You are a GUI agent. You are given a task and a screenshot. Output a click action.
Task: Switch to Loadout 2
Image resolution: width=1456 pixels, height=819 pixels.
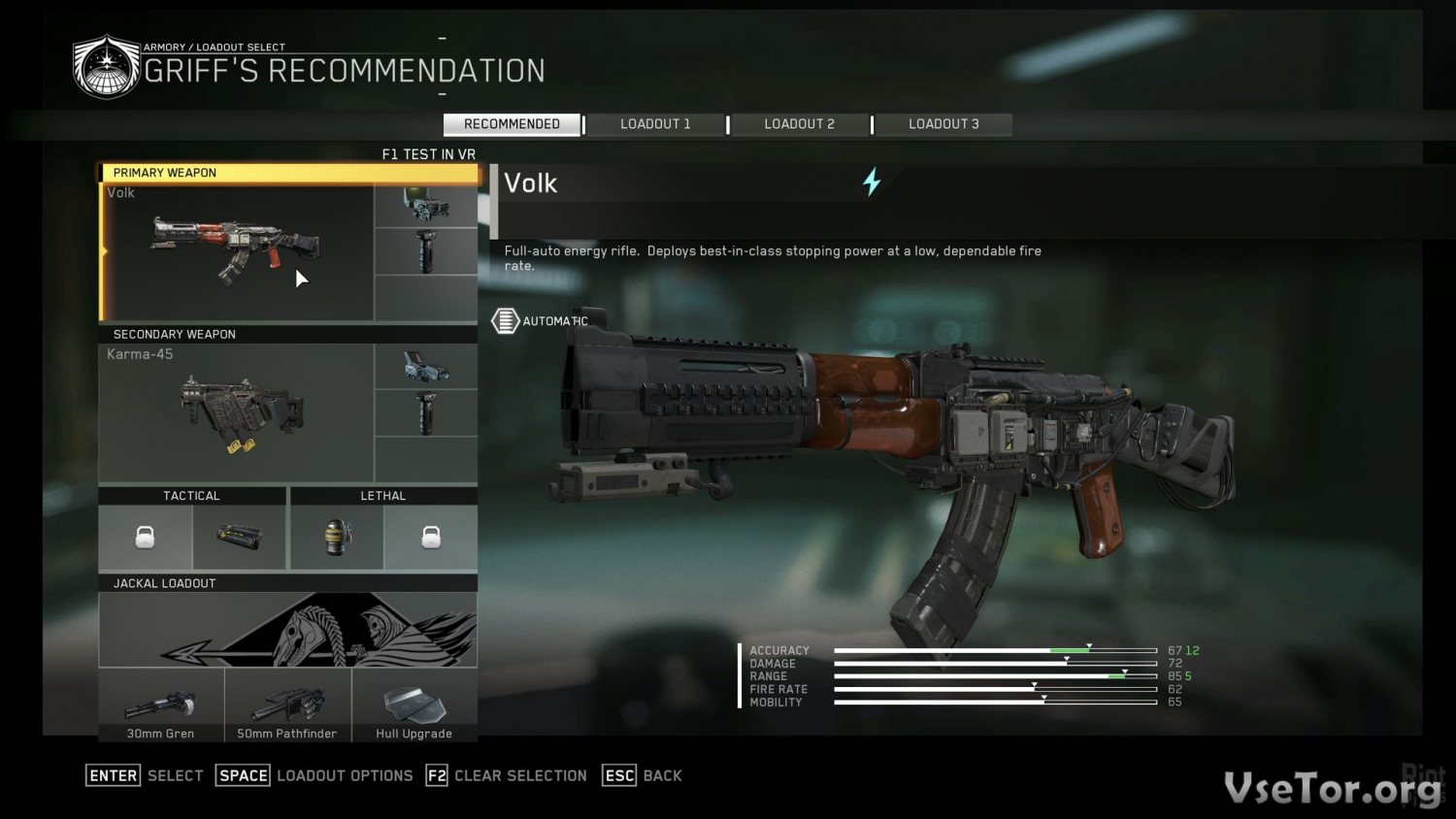(x=799, y=124)
